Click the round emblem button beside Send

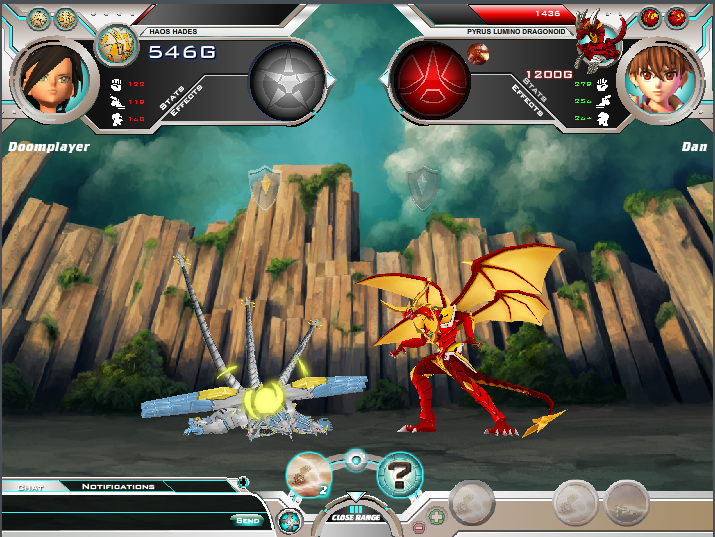(x=290, y=520)
